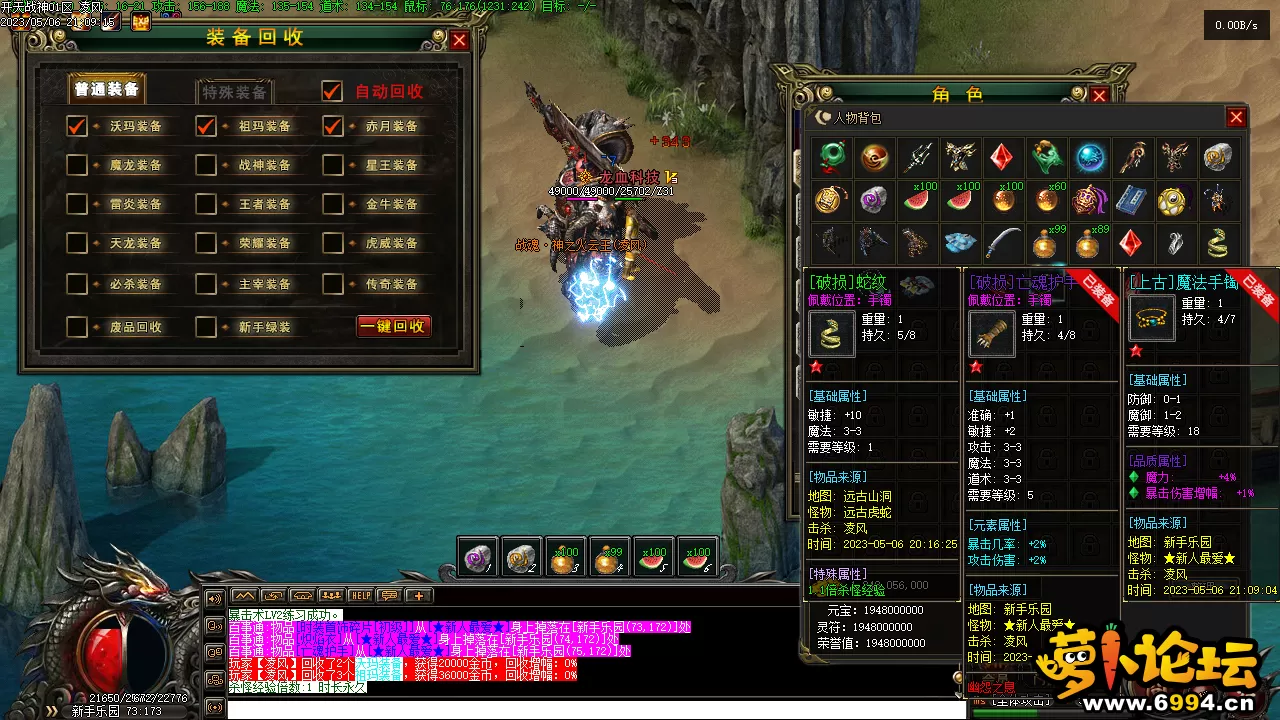Select the 普通装备 tab
Image resolution: width=1280 pixels, height=720 pixels.
[108, 90]
